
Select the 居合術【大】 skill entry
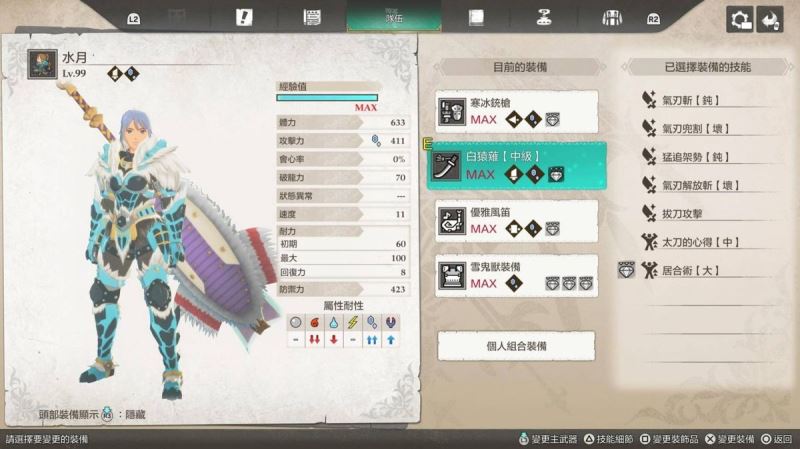pos(690,270)
